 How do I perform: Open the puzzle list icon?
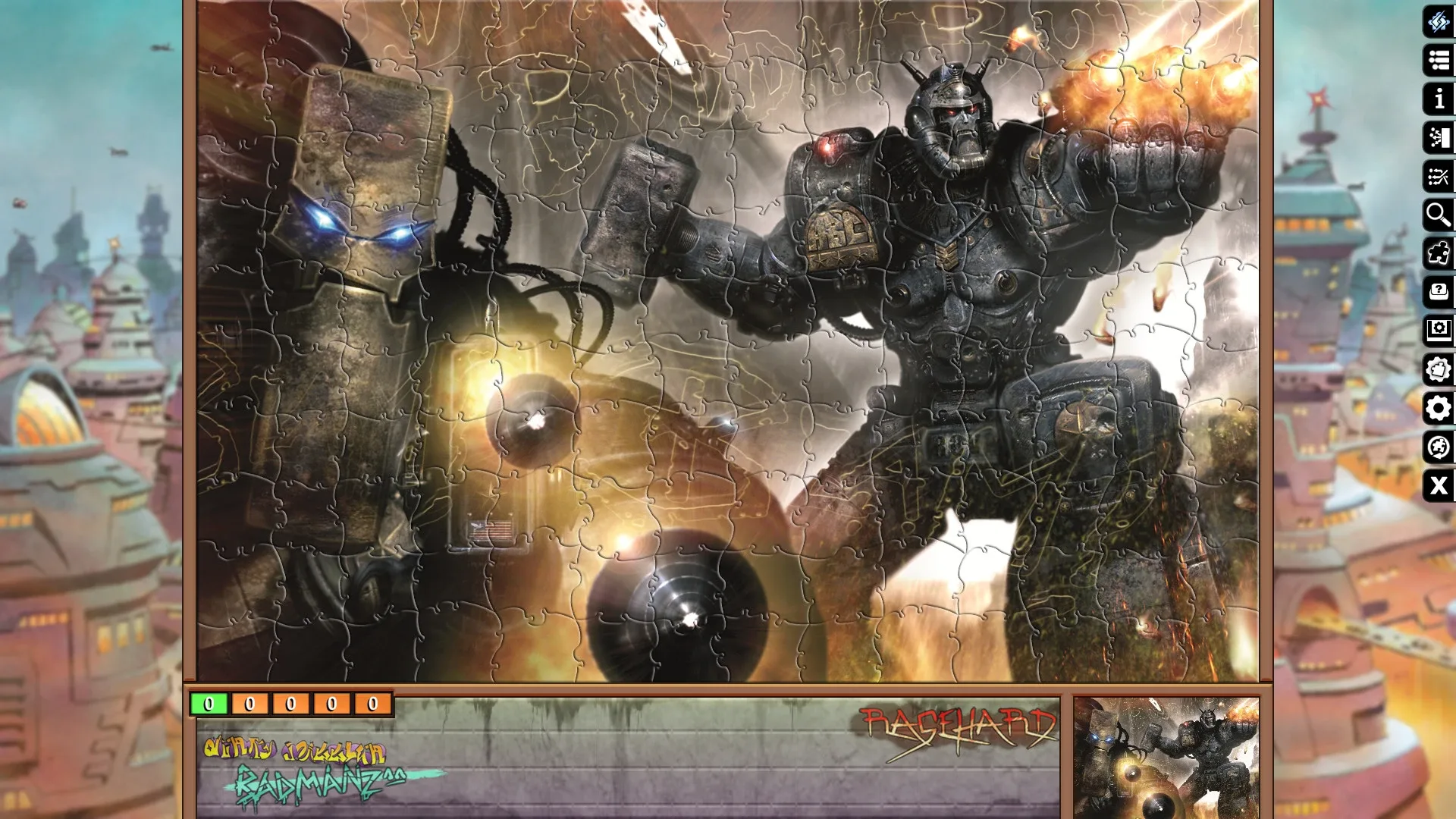(x=1438, y=61)
